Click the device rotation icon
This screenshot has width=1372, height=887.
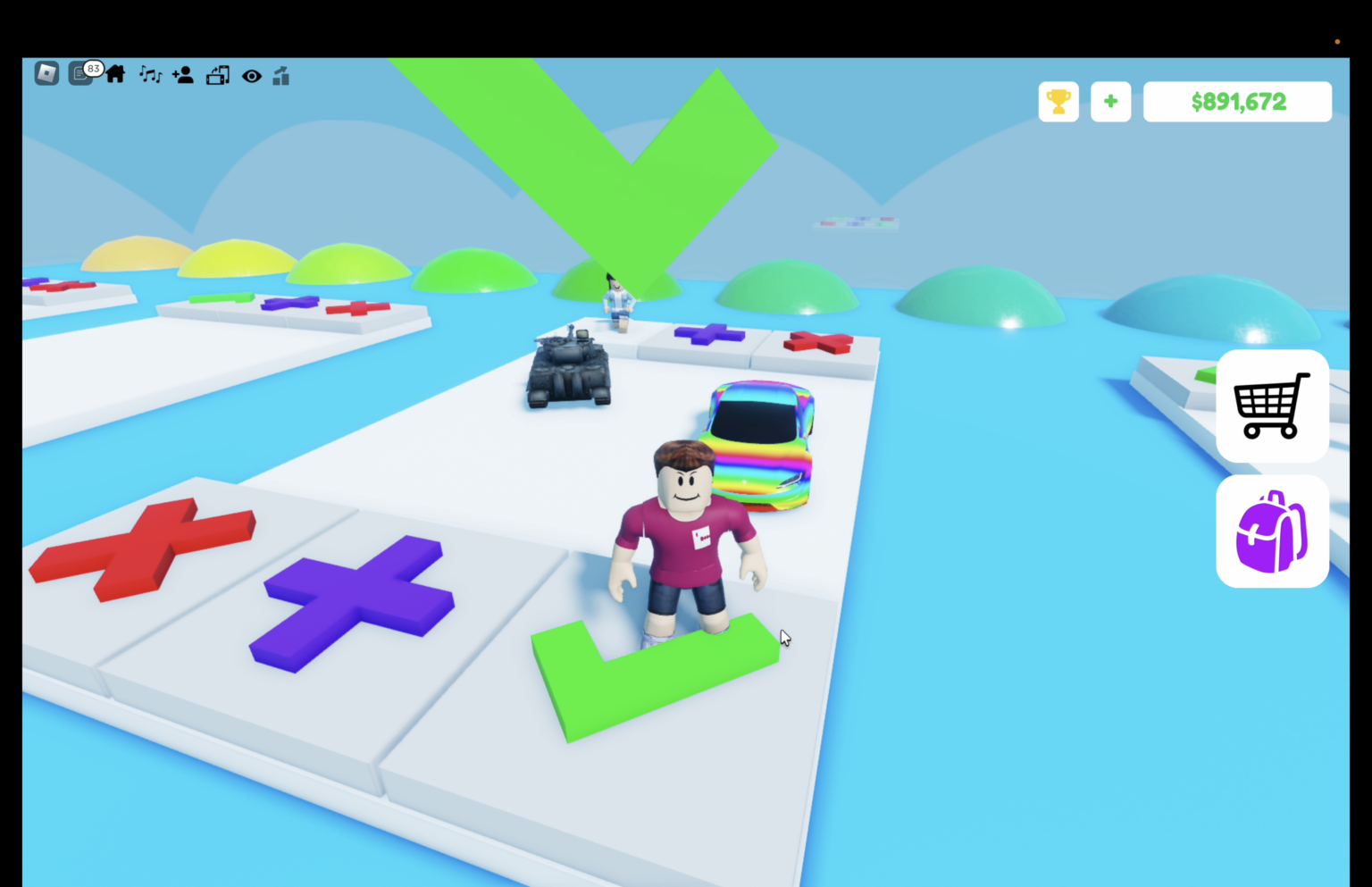click(218, 75)
